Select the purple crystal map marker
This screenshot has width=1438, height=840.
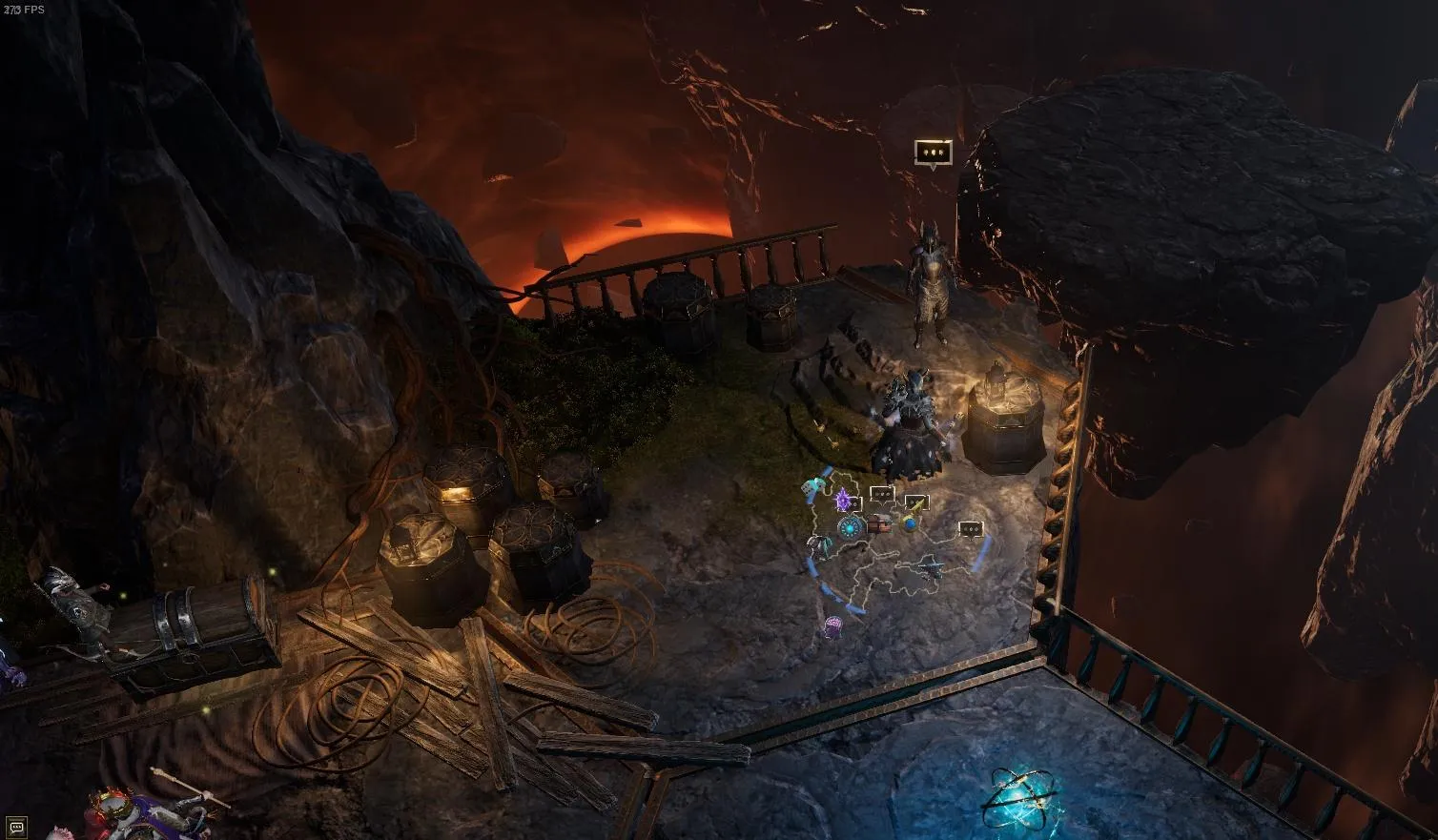[x=842, y=499]
